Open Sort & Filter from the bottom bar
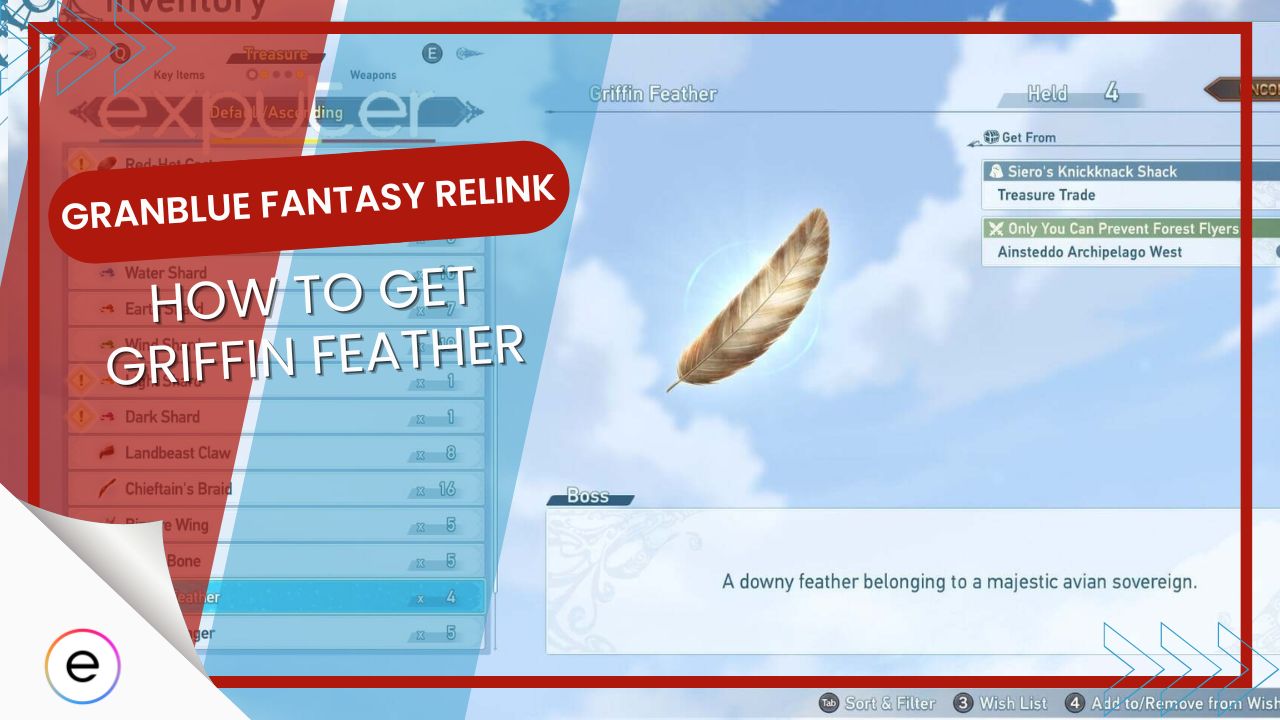The width and height of the screenshot is (1280, 720). [x=884, y=703]
